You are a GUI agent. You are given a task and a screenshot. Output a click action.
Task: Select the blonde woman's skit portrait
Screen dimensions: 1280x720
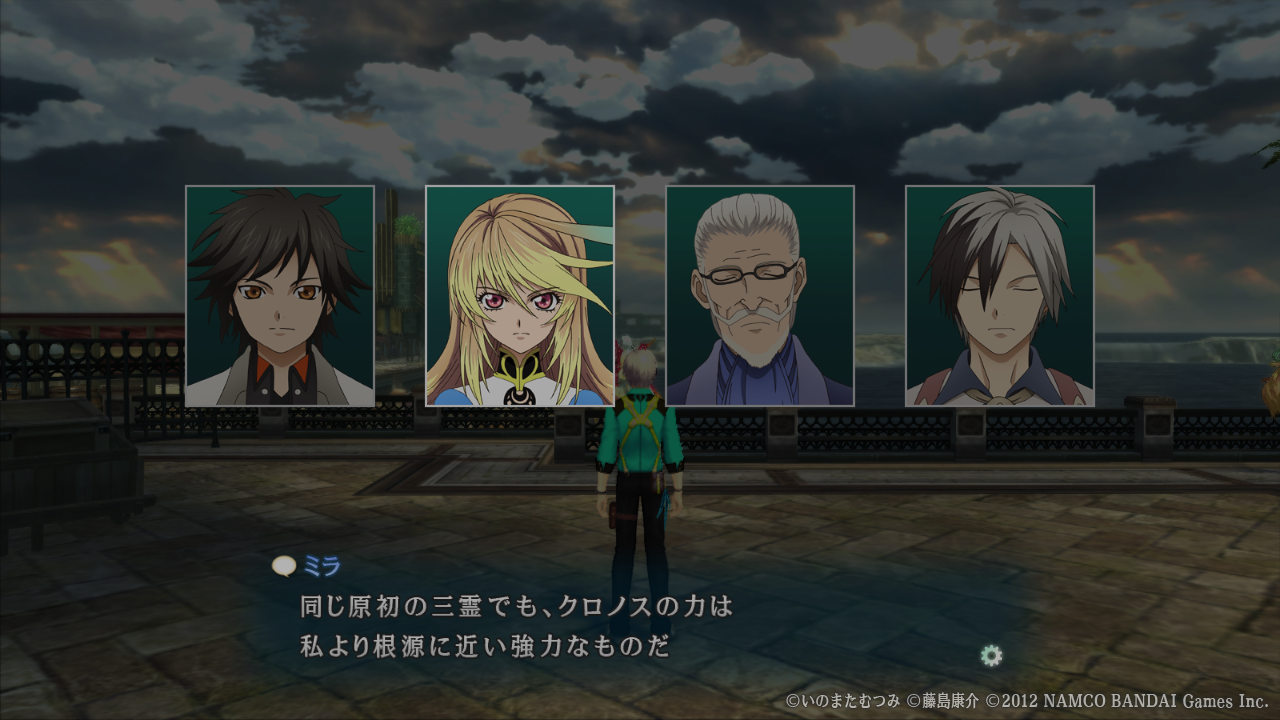[520, 296]
